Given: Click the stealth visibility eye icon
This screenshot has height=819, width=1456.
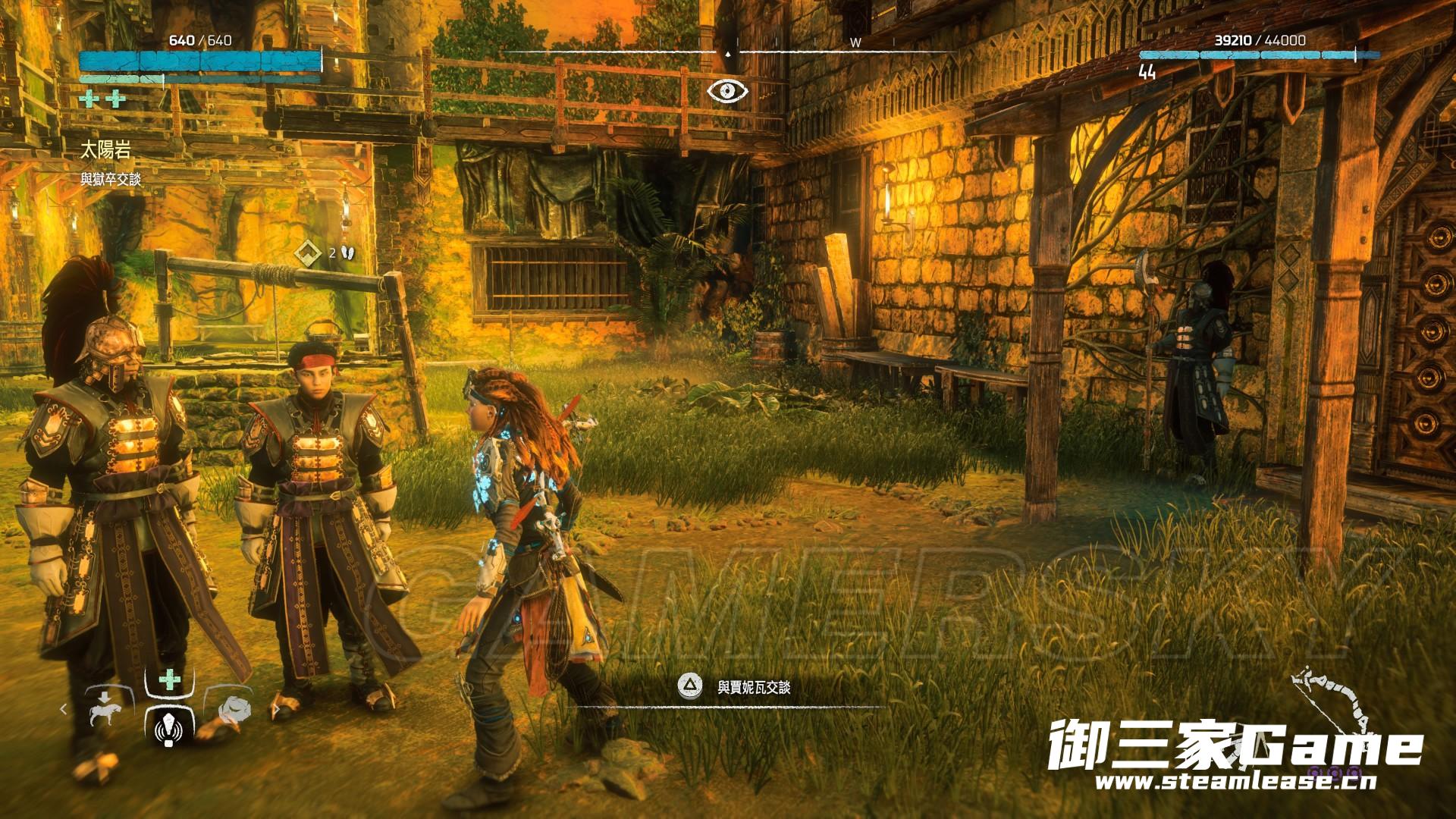Looking at the screenshot, I should [728, 91].
